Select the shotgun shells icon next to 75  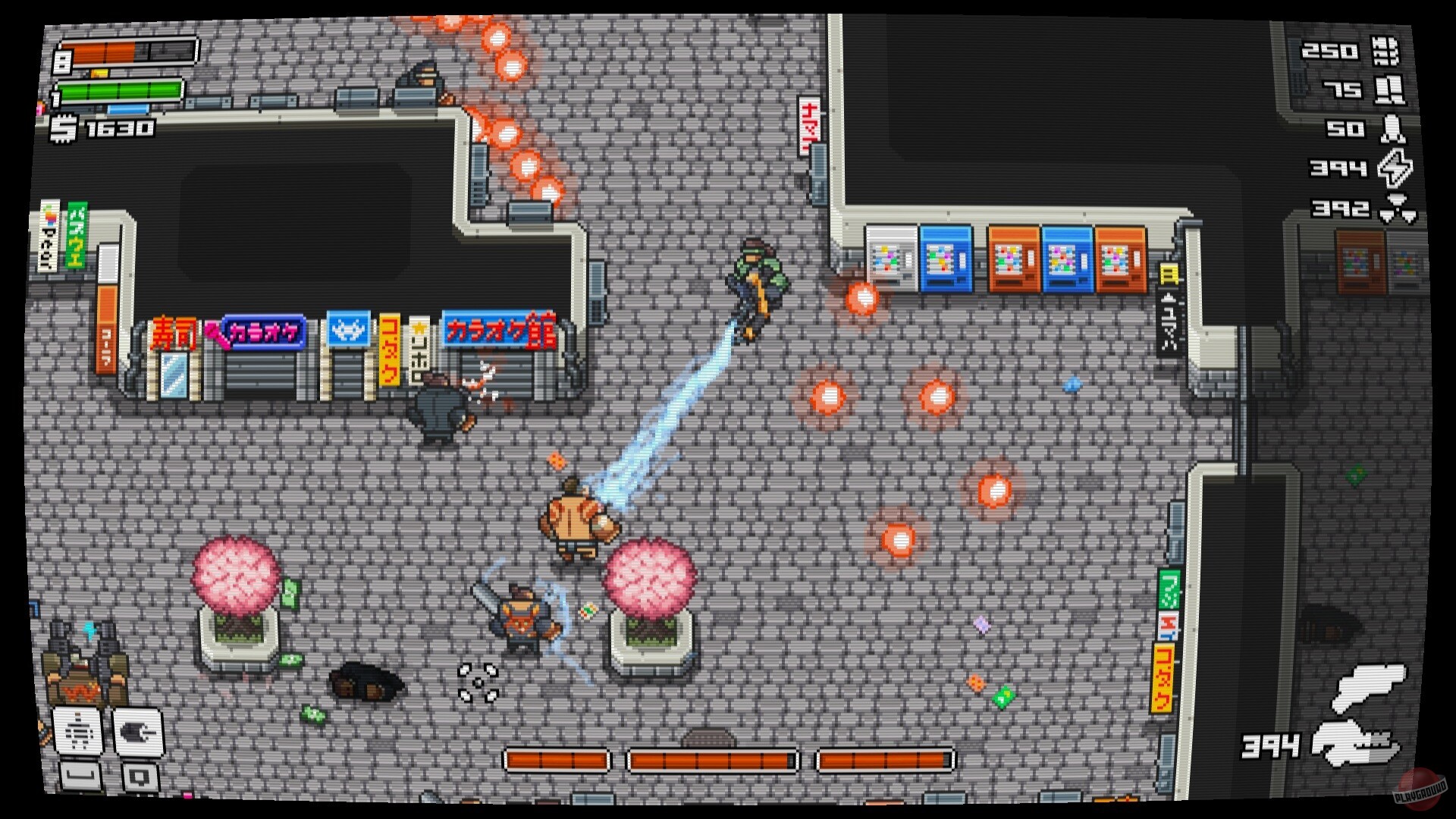point(1389,91)
